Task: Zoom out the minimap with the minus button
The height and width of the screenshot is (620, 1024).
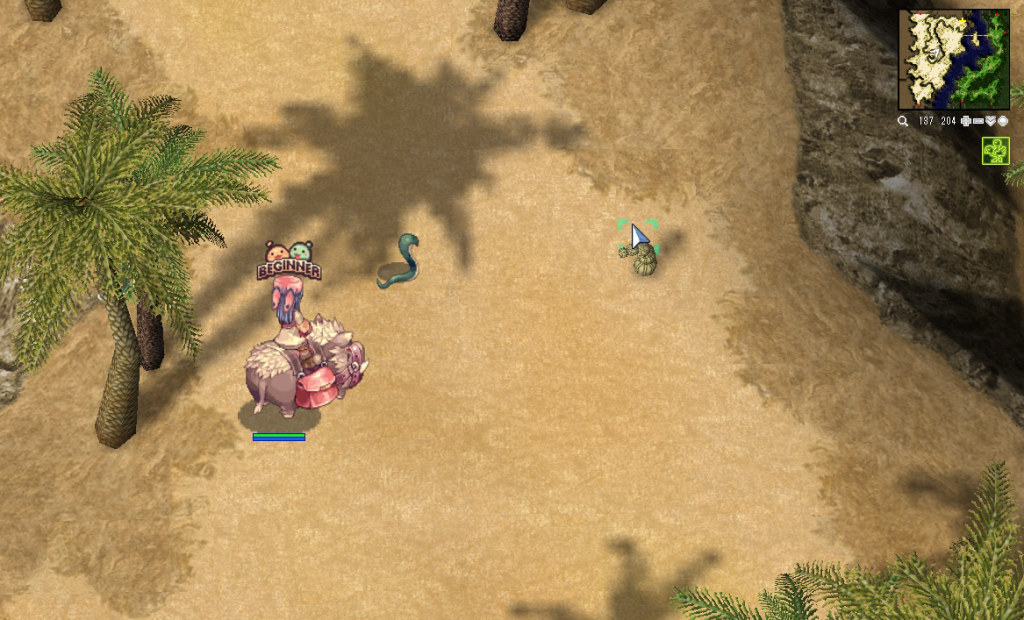Action: (x=978, y=121)
